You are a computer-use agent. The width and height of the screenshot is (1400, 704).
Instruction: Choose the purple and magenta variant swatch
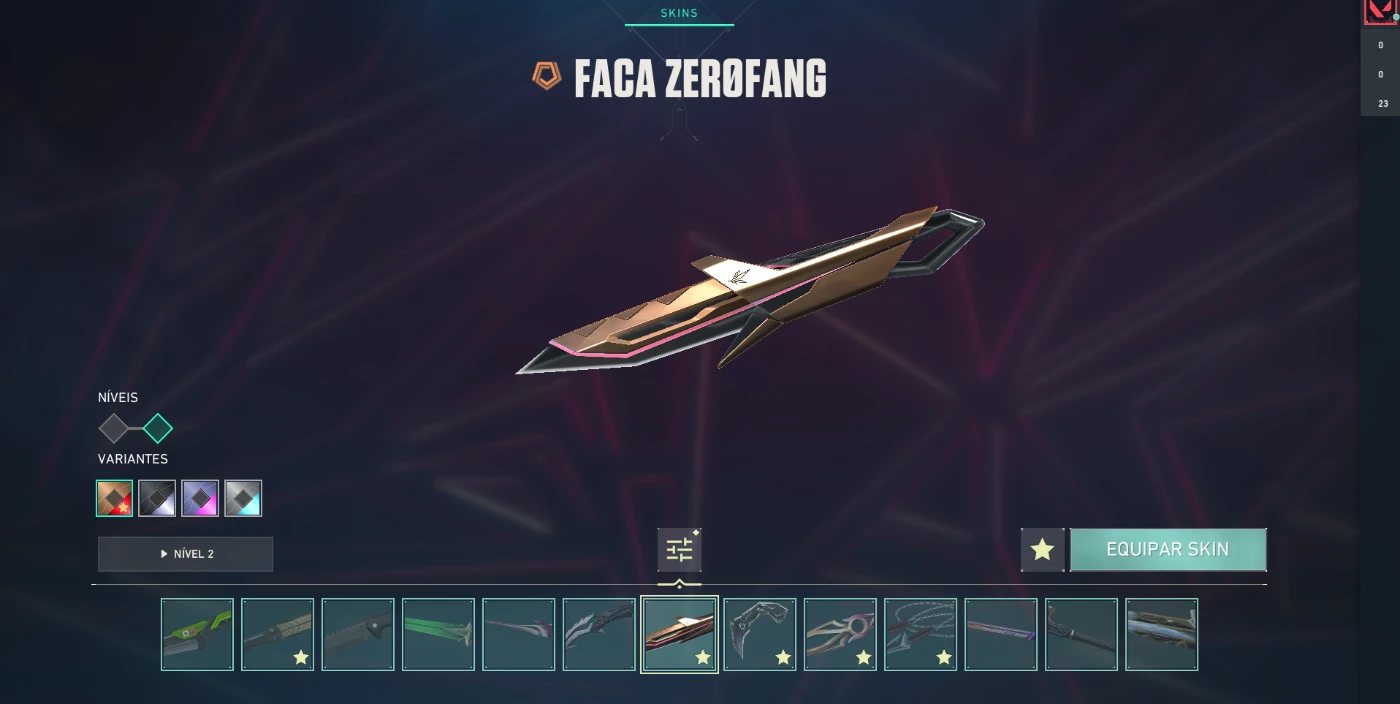click(x=200, y=498)
